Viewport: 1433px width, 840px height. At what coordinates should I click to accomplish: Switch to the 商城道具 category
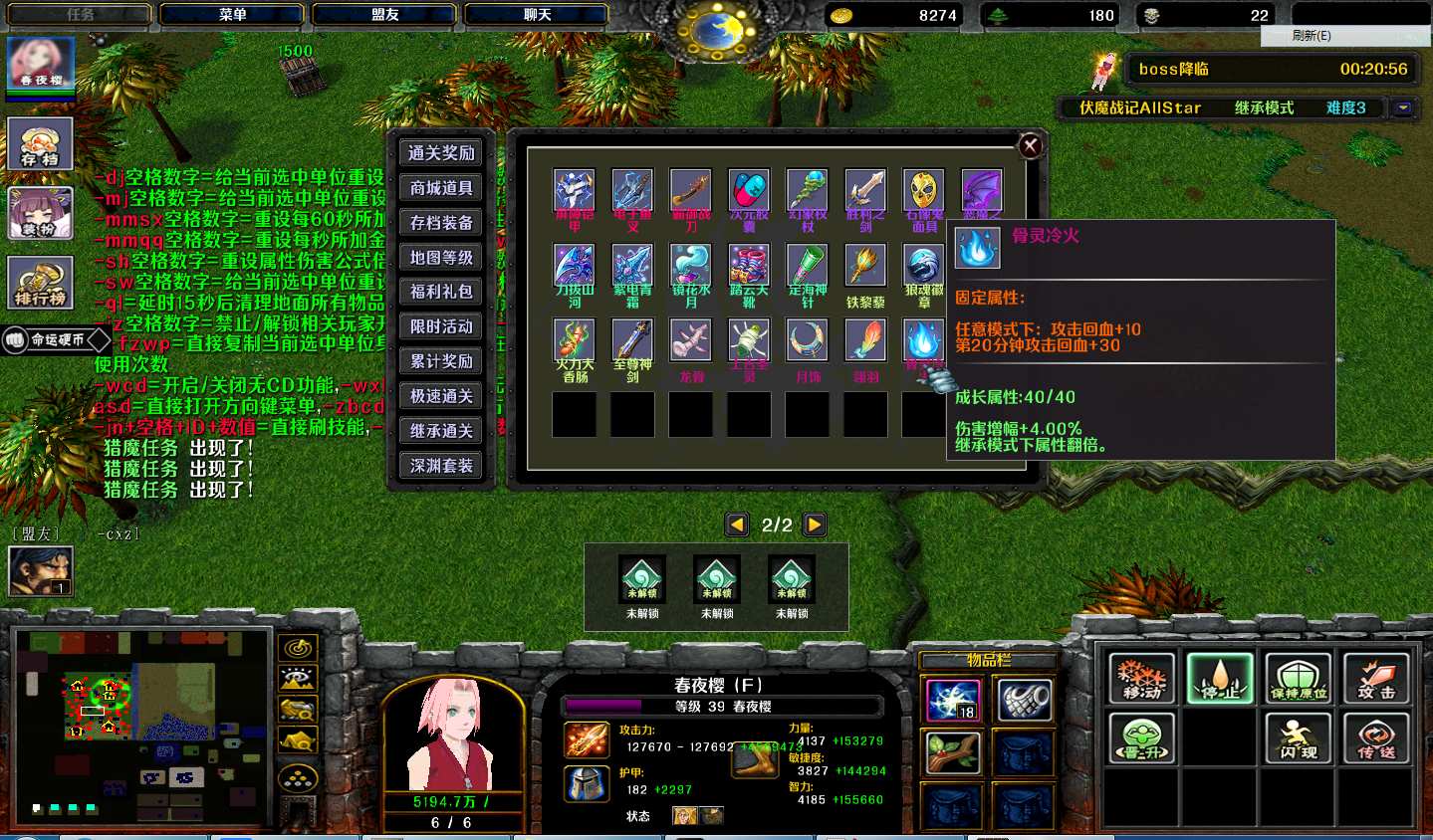pyautogui.click(x=441, y=188)
